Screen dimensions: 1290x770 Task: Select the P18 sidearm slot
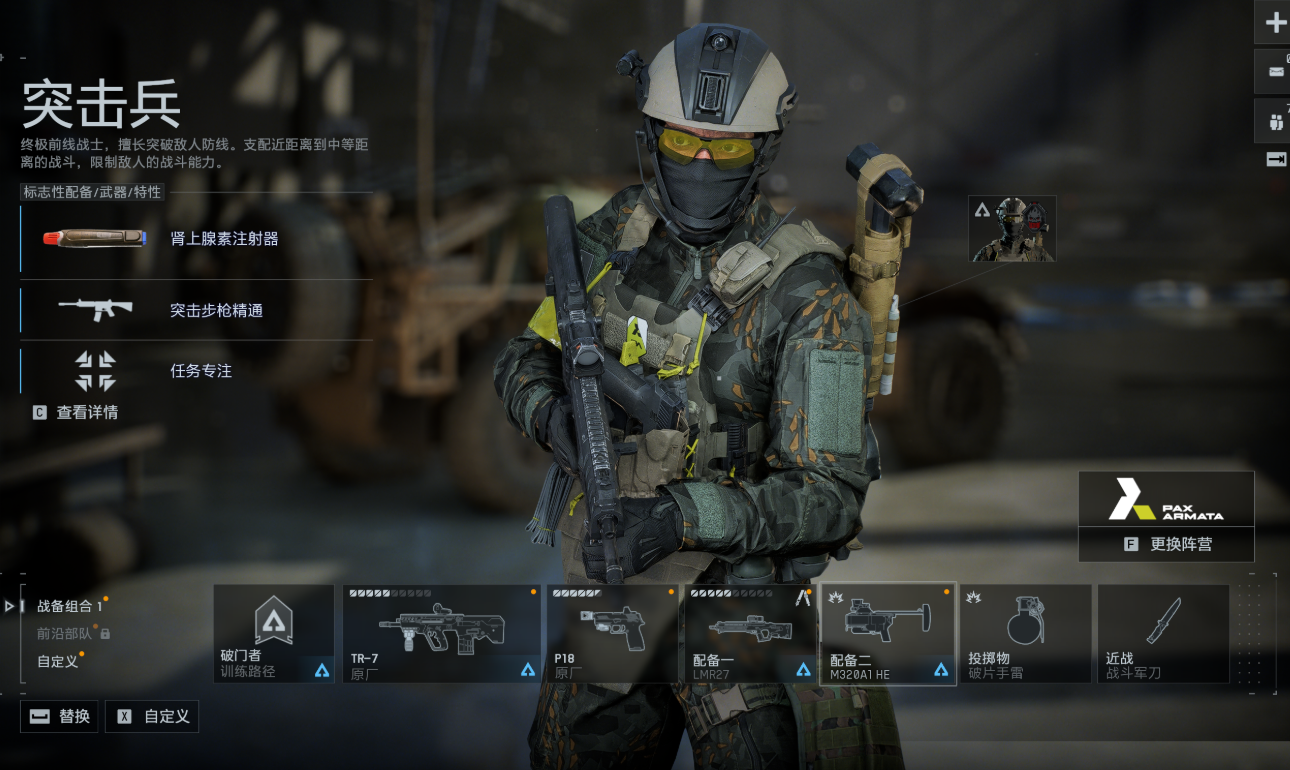[612, 633]
